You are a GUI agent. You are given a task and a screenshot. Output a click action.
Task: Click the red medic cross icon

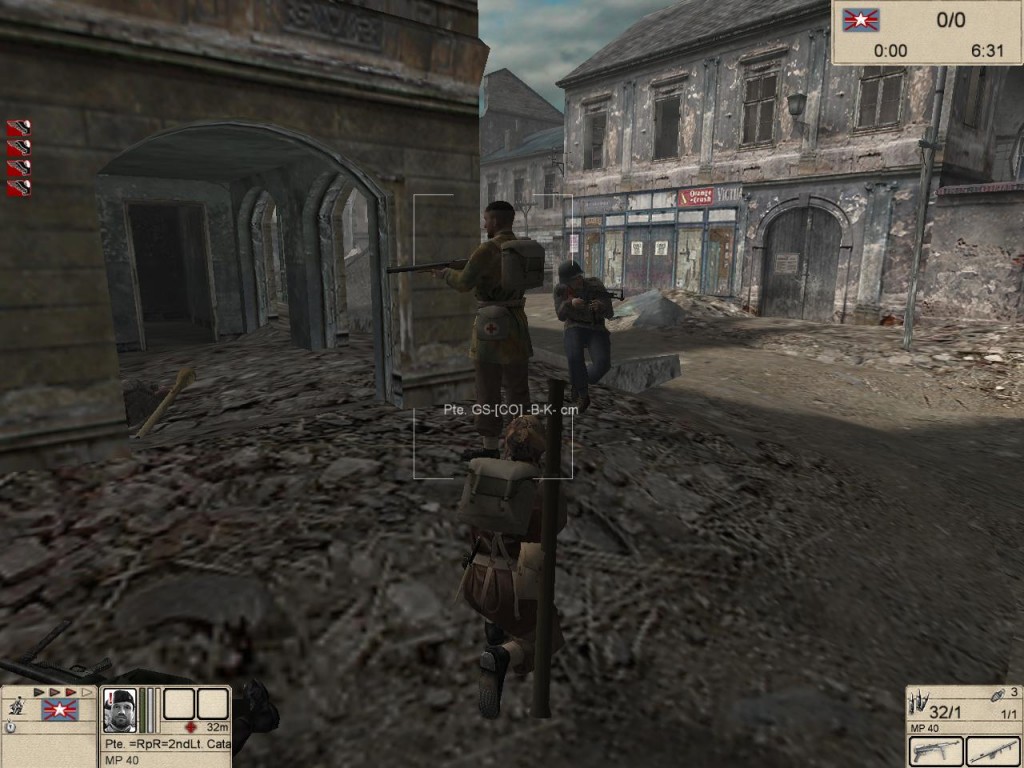coord(190,727)
